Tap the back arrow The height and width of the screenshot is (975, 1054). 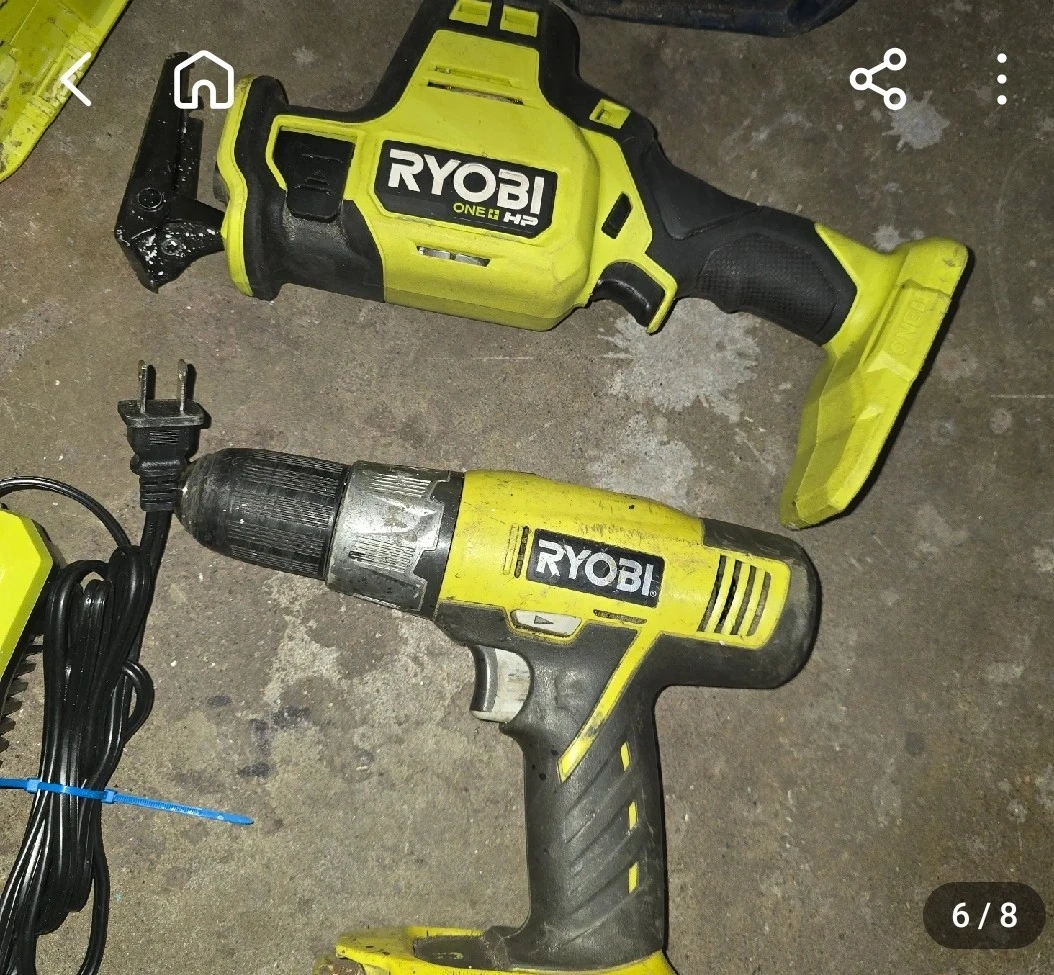pos(76,80)
